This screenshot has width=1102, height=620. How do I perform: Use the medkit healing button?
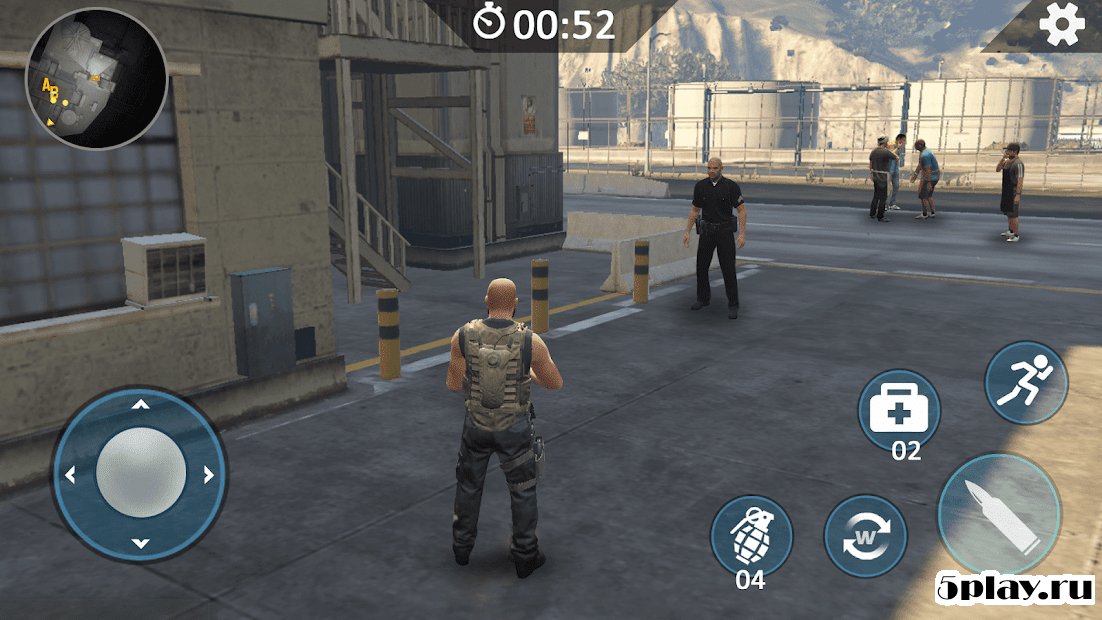[x=899, y=408]
